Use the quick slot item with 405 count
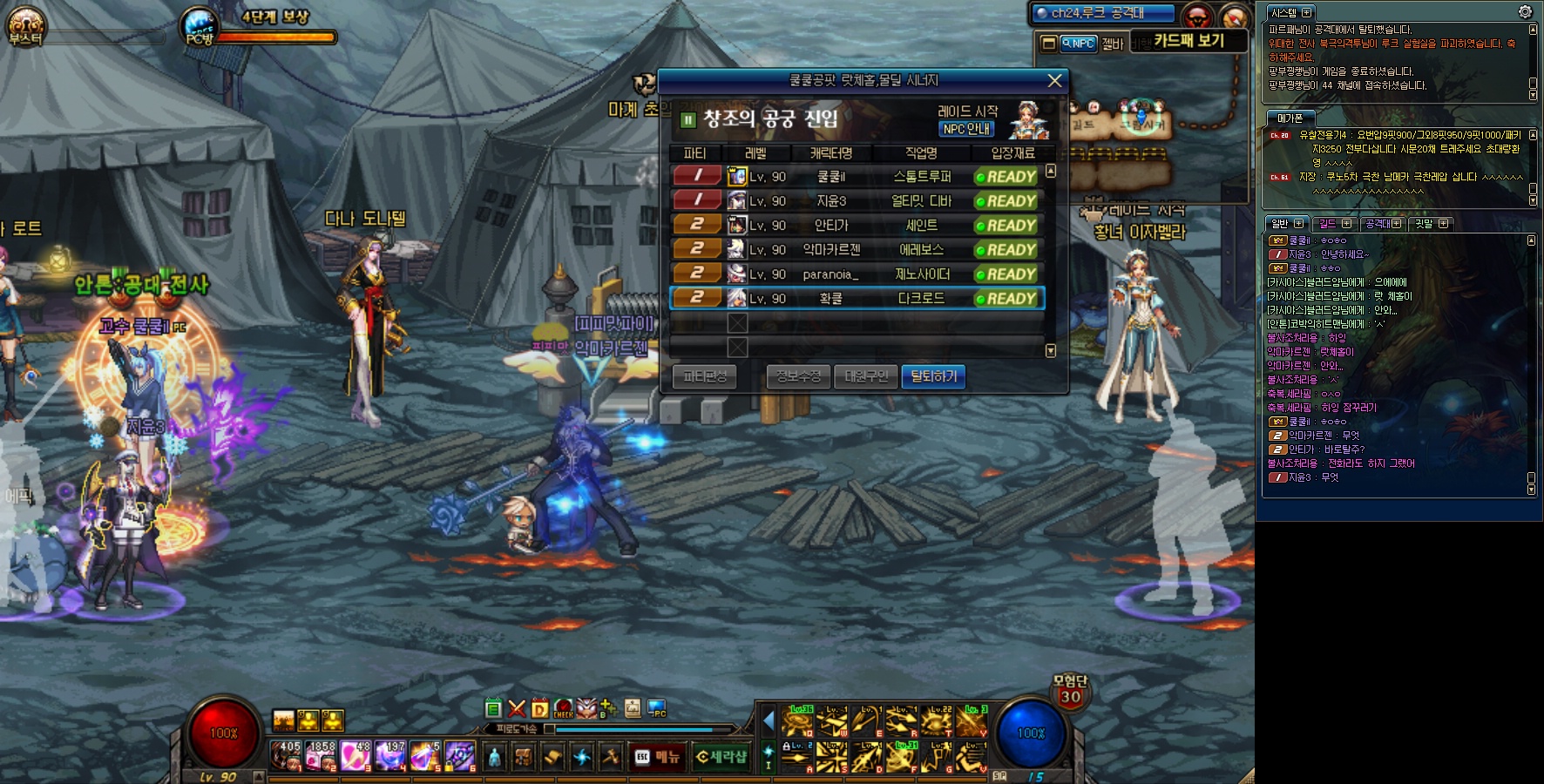Image resolution: width=1544 pixels, height=784 pixels. pyautogui.click(x=286, y=756)
